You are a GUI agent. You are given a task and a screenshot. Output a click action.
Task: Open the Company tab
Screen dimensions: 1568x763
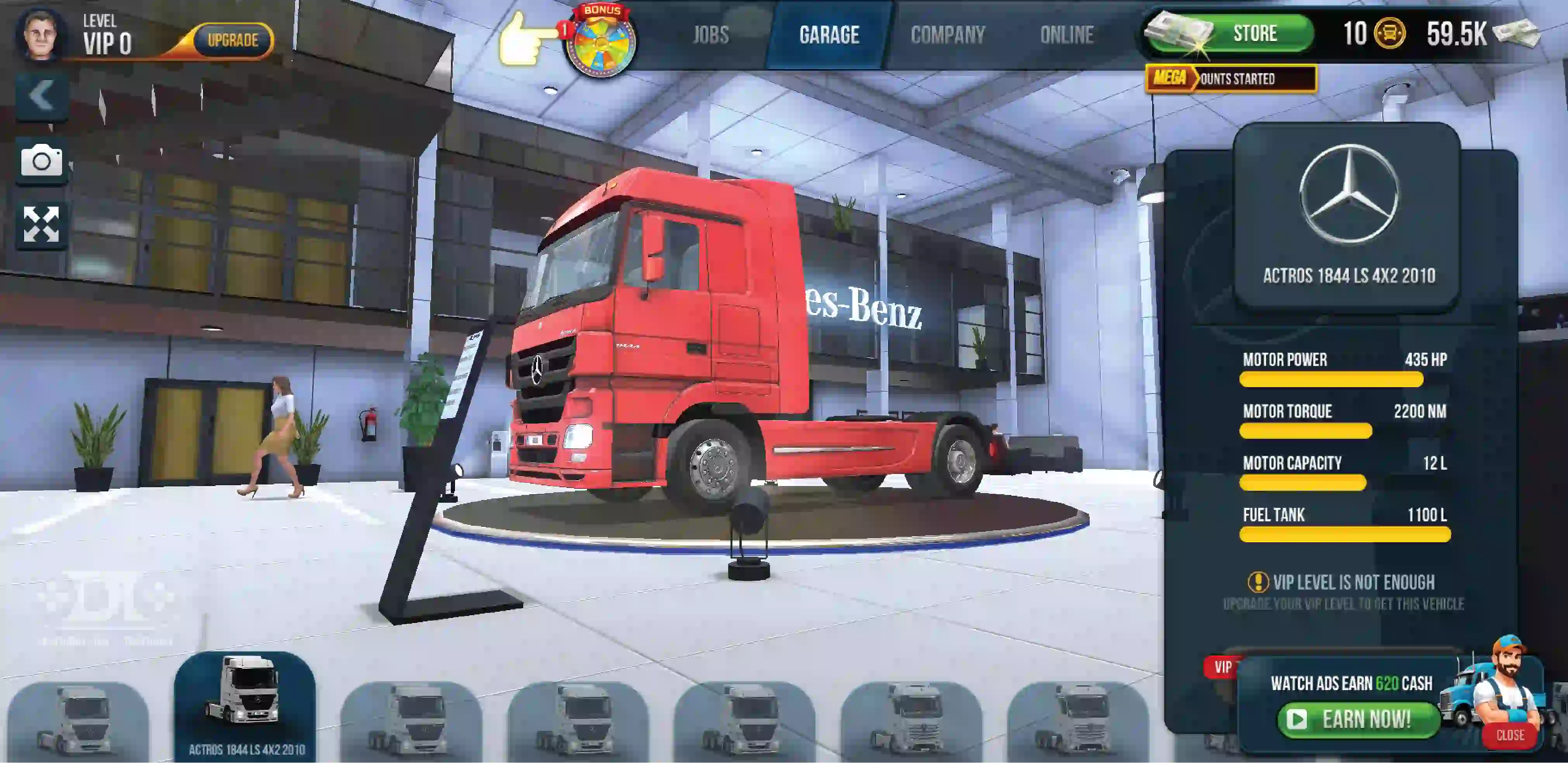coord(948,35)
